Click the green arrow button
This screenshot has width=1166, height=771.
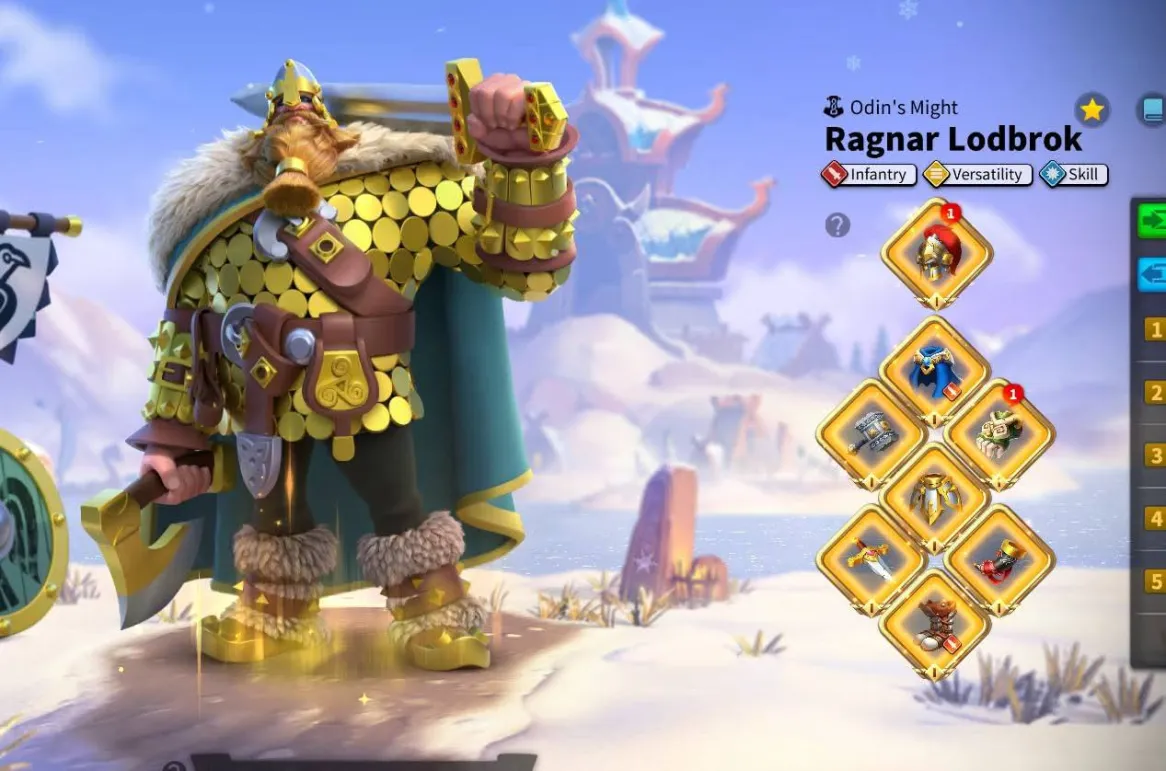pos(1152,220)
